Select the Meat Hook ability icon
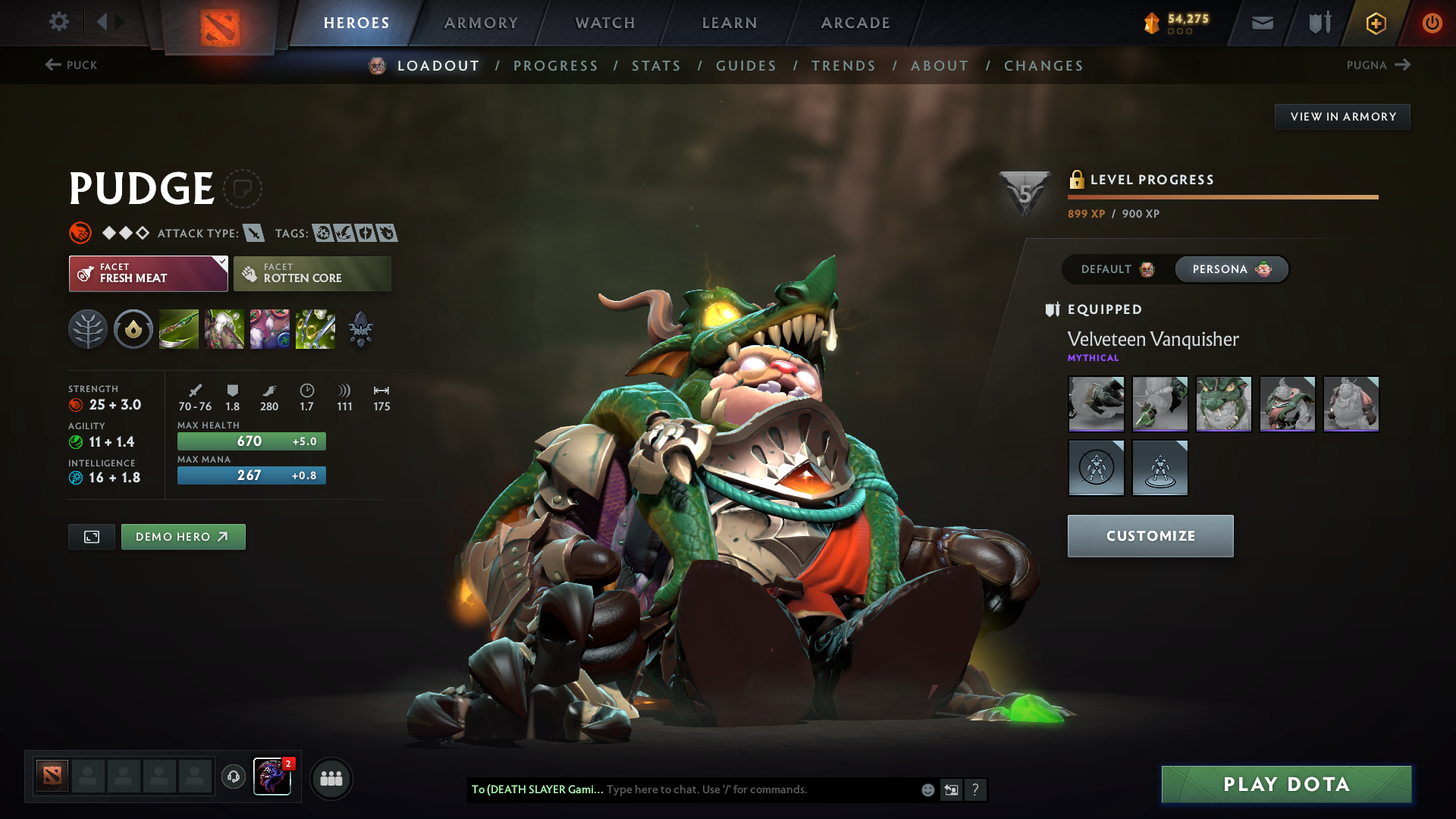Screen dimensions: 1456x819 click(x=178, y=329)
